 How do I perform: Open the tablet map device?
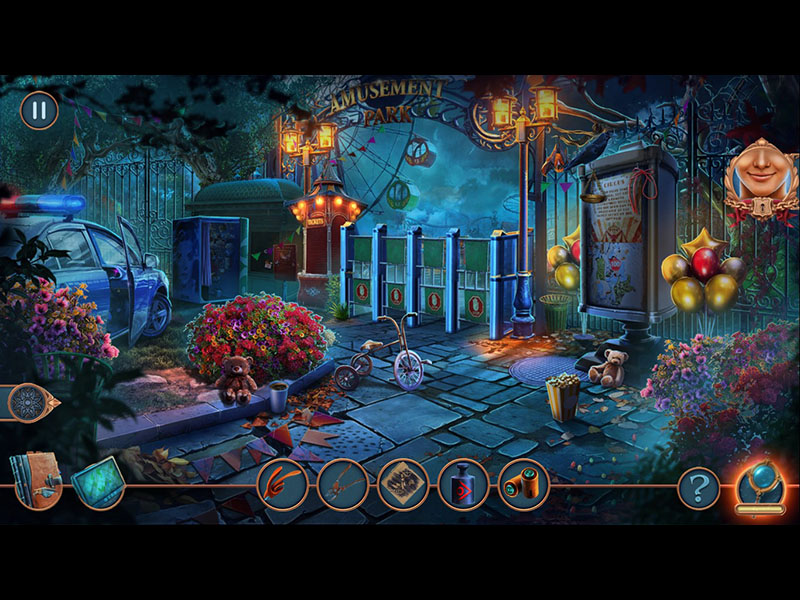pos(98,481)
